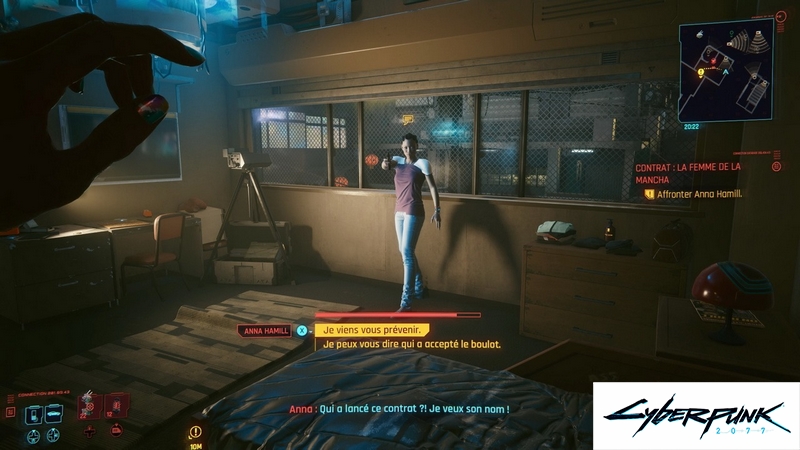Select the vehicle call slot icon
This screenshot has width=800, height=450.
[x=54, y=414]
